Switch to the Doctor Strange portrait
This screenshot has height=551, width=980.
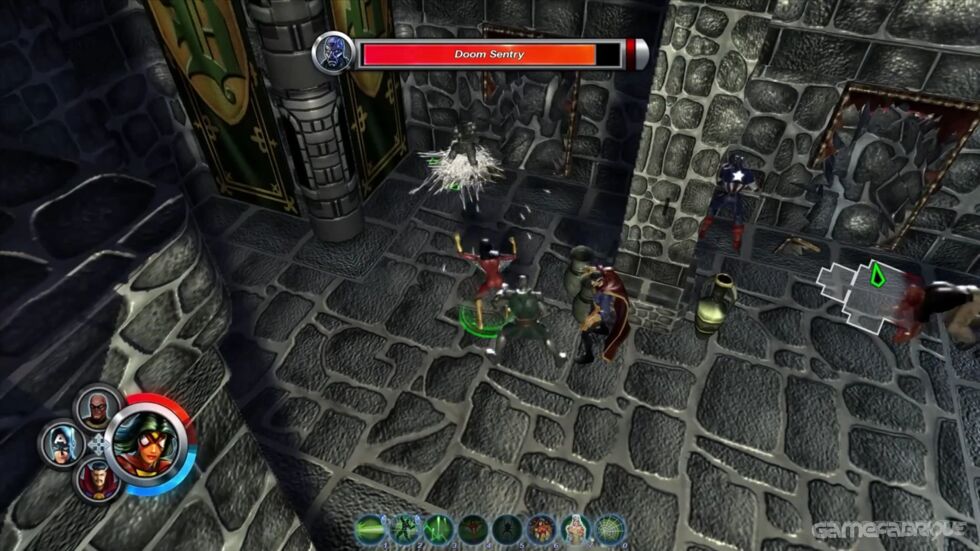(97, 479)
